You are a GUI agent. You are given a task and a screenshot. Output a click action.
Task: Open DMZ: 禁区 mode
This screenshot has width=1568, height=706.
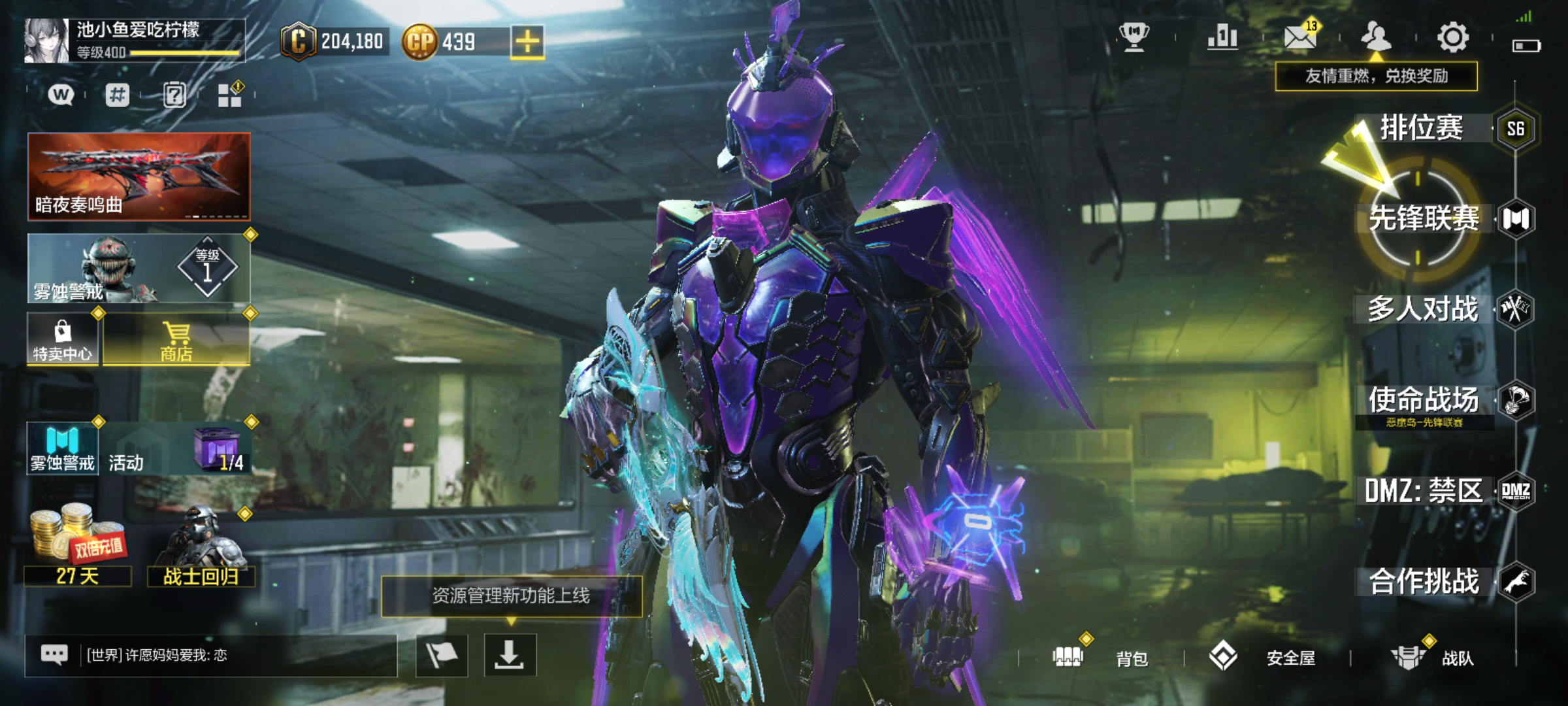point(1424,491)
